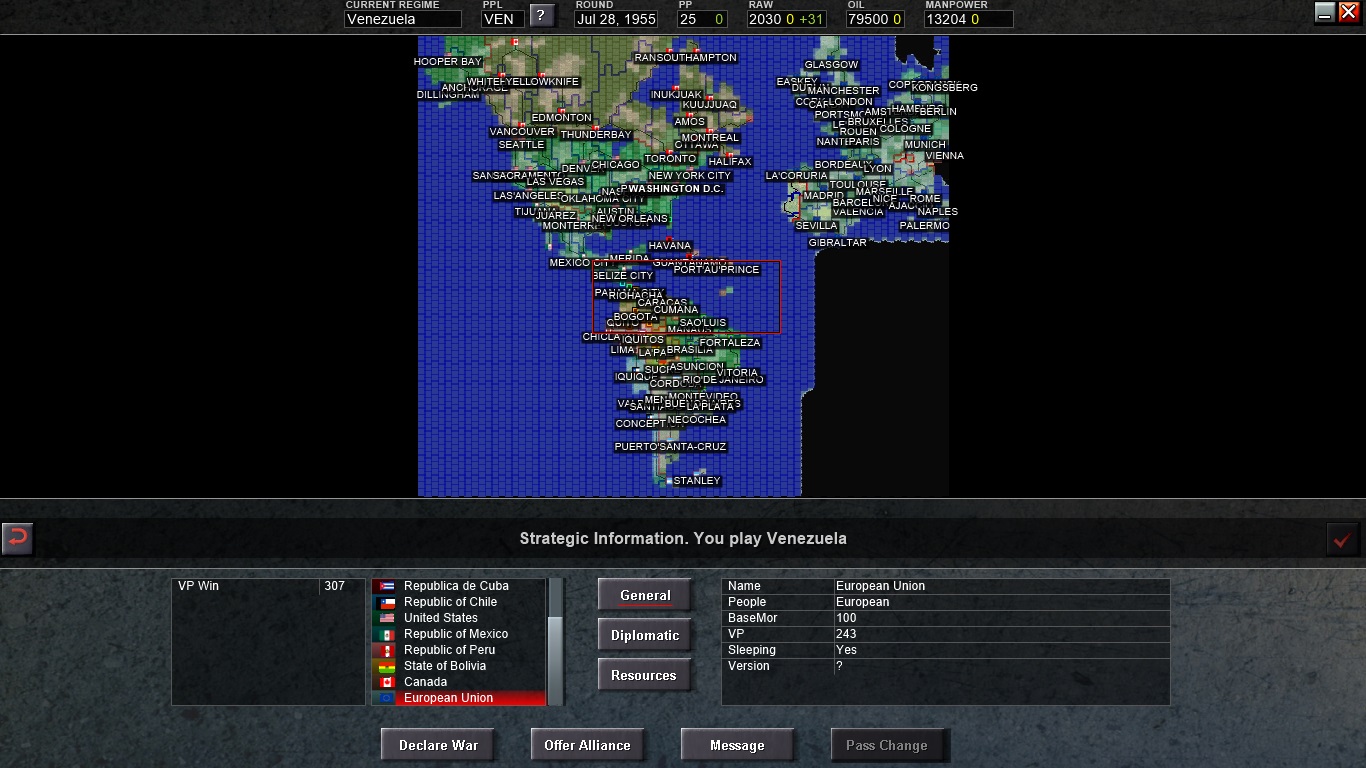Select Republic of Chile in the country list

click(x=450, y=602)
